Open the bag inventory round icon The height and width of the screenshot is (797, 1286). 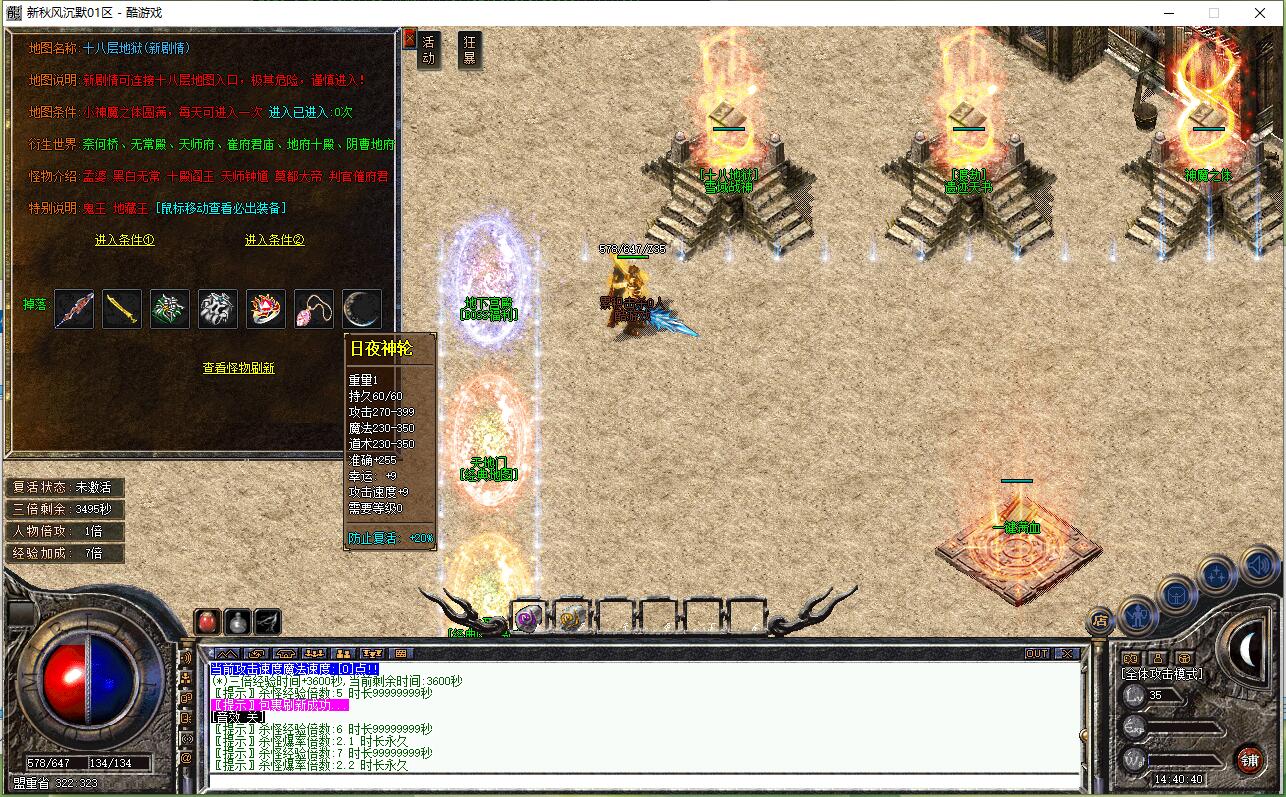coord(1177,595)
